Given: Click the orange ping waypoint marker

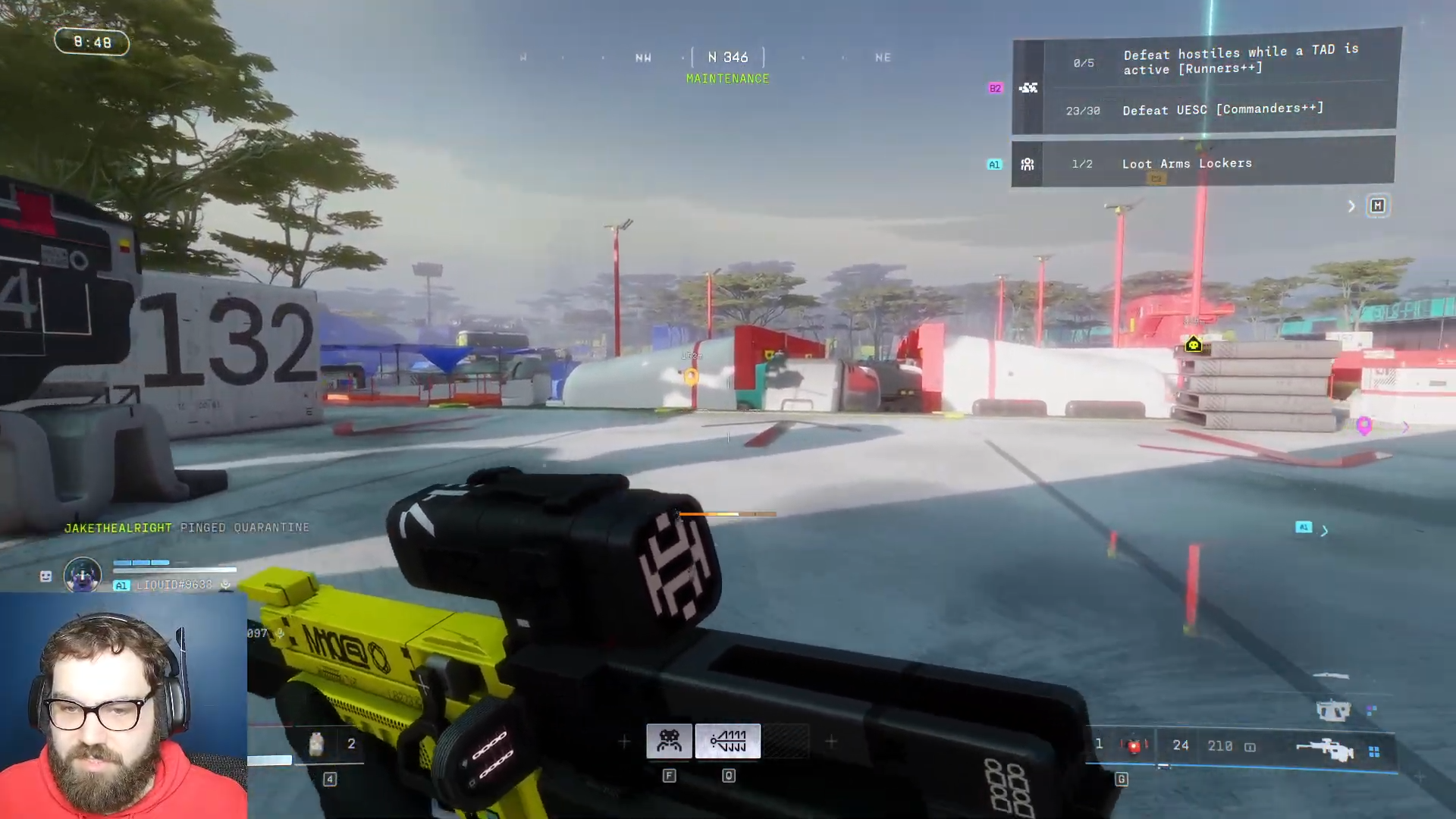Looking at the screenshot, I should [691, 376].
